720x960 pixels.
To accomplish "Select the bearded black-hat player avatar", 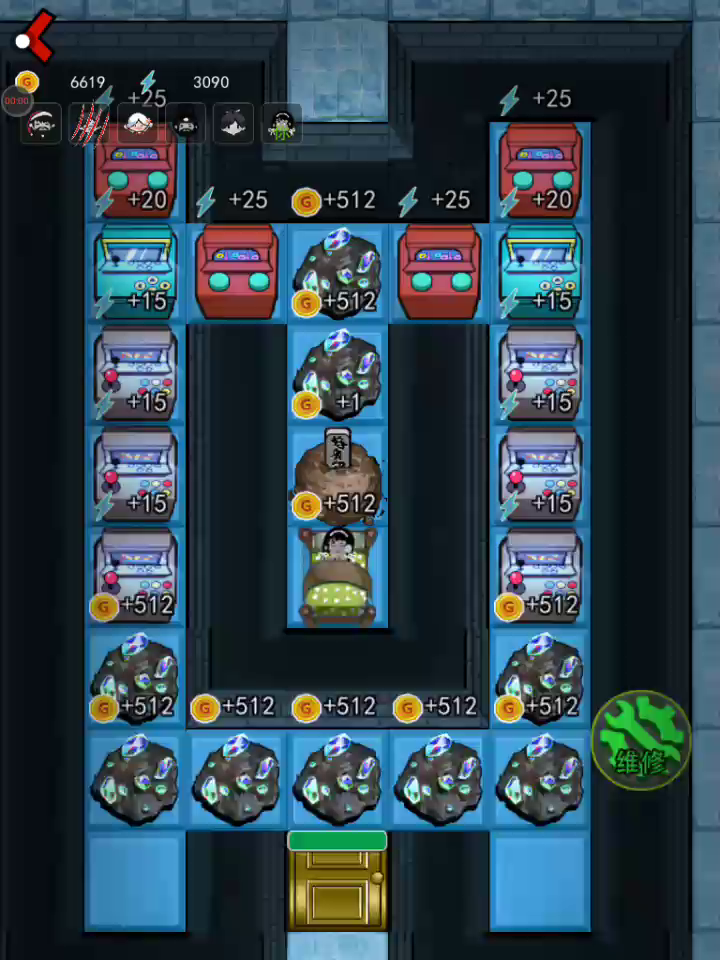I will click(x=186, y=124).
